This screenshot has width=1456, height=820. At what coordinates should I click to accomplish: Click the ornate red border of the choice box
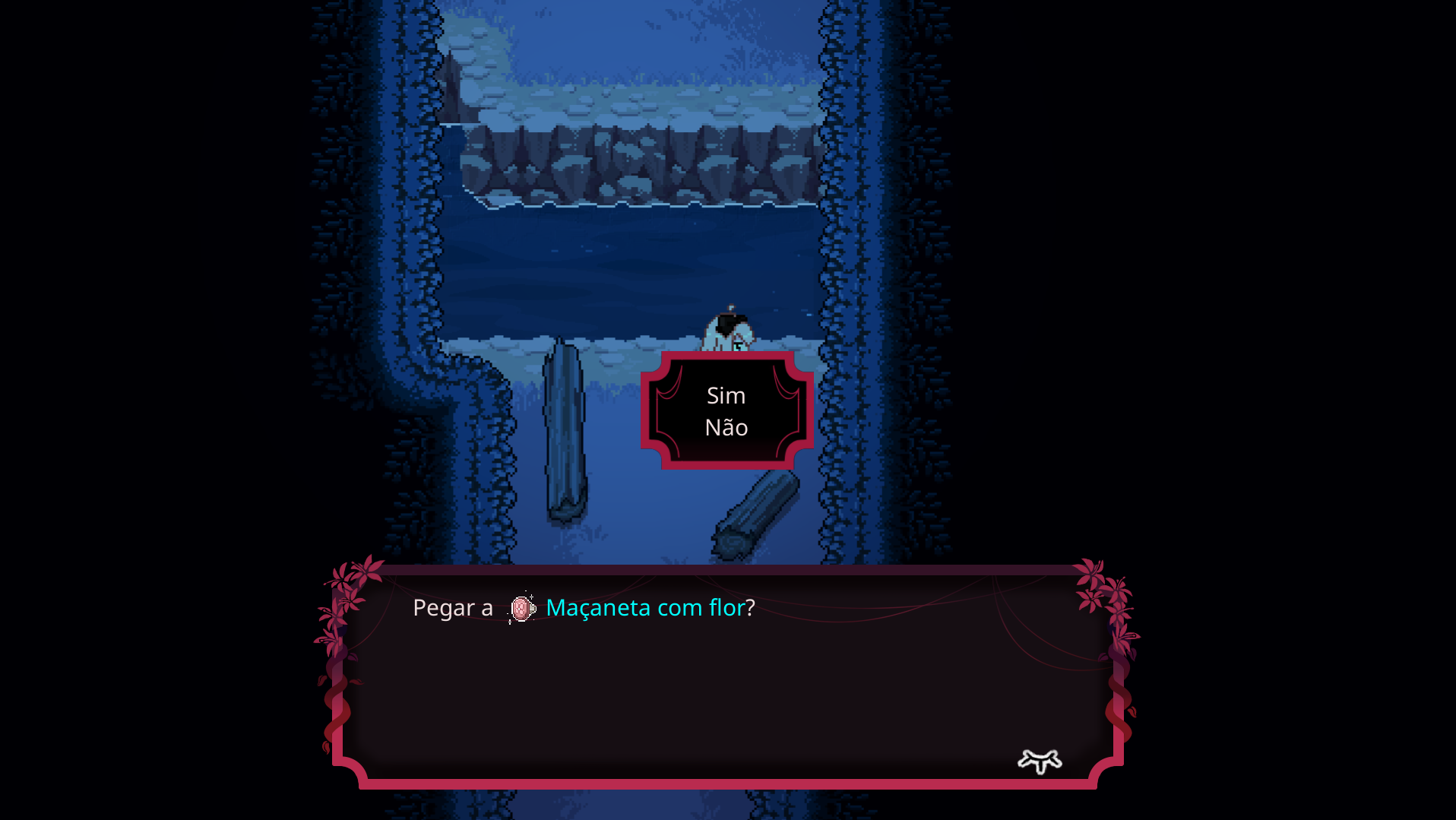[725, 357]
